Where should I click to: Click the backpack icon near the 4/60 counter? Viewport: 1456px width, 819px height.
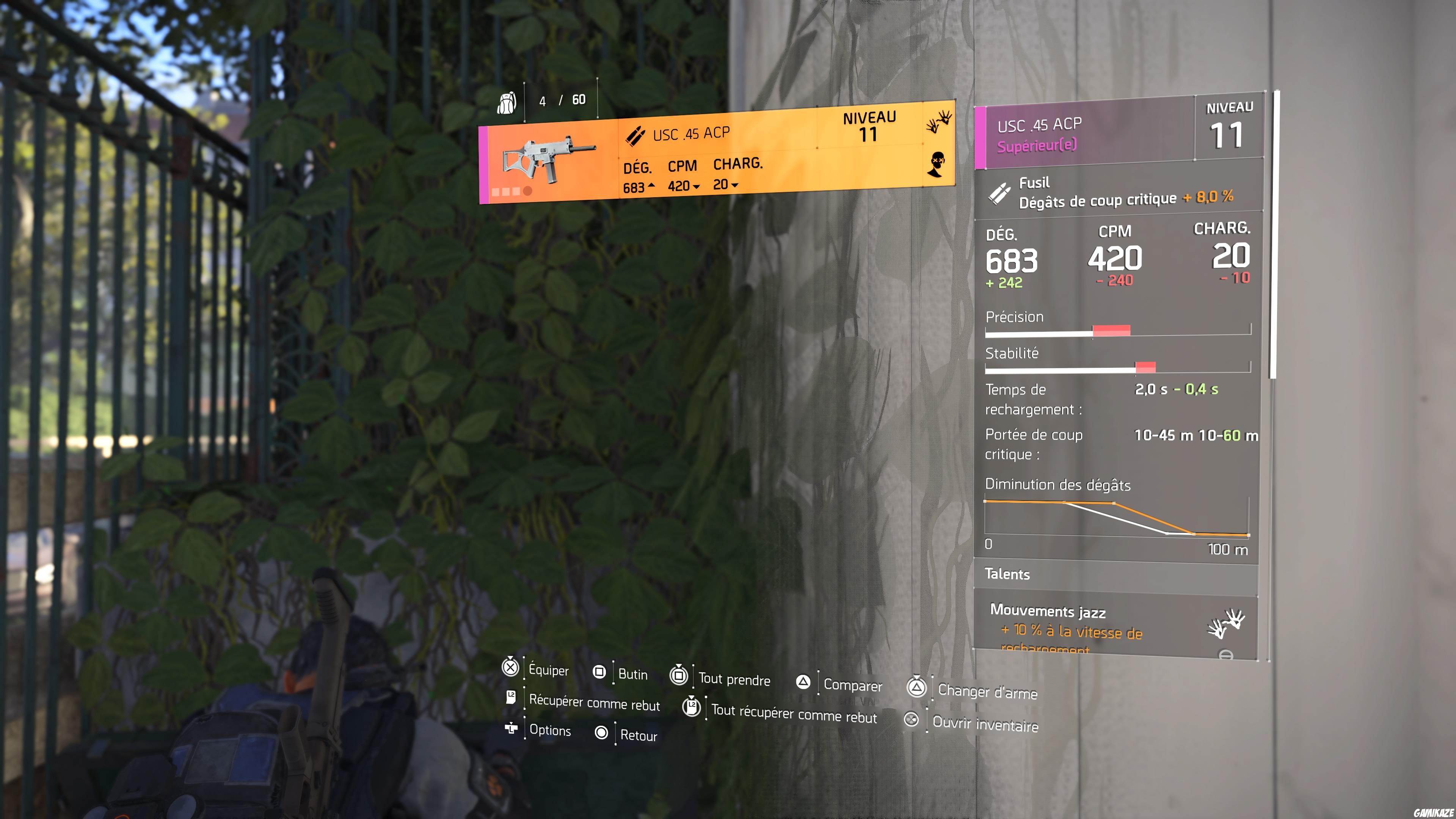(x=508, y=102)
